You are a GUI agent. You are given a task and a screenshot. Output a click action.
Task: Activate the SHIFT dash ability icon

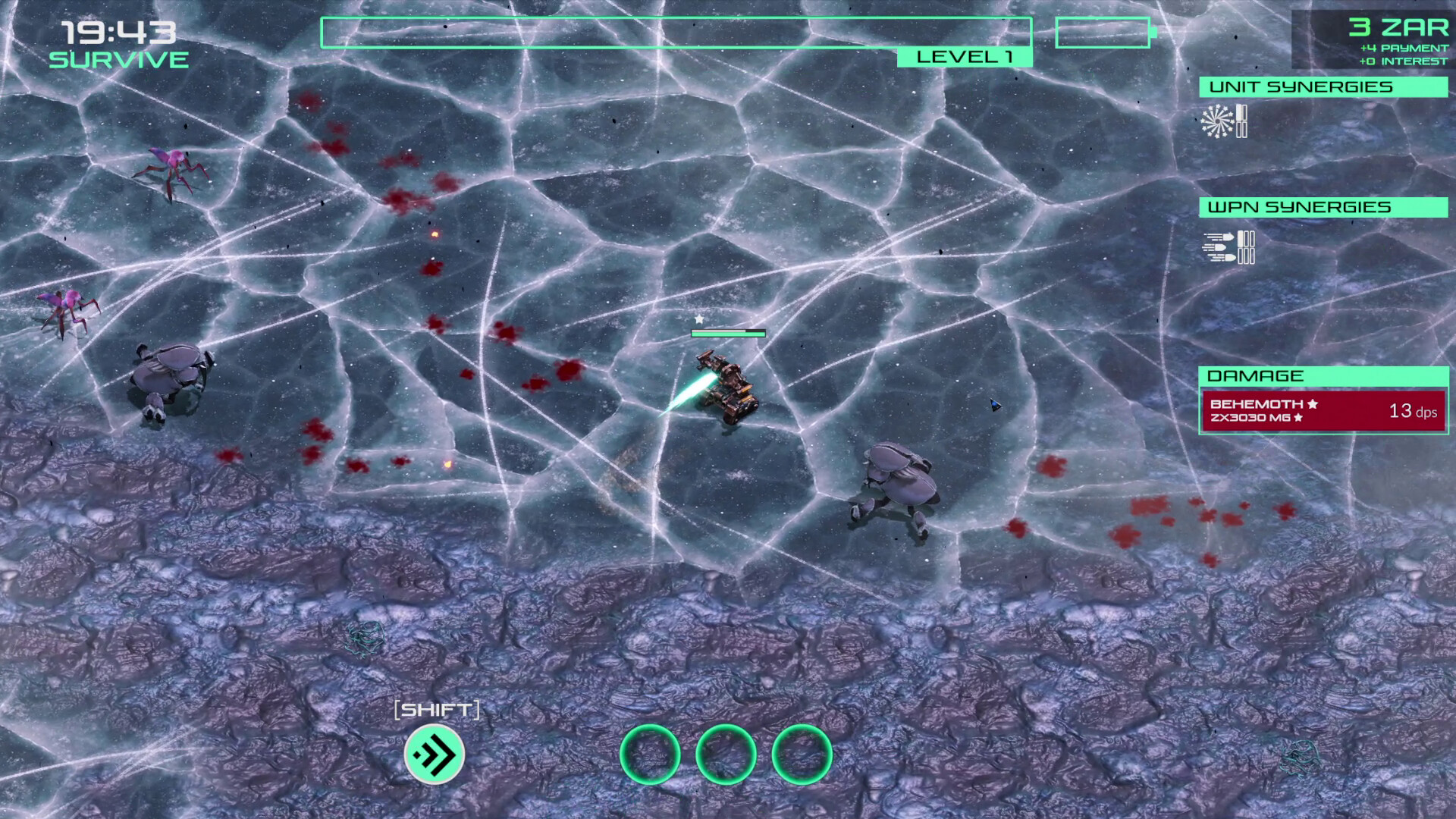click(x=436, y=752)
